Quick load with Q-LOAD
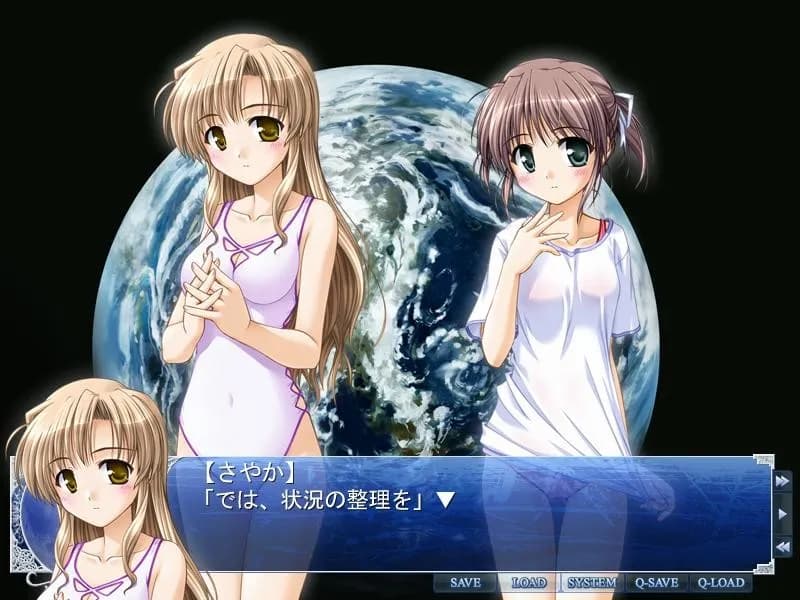 tap(721, 583)
